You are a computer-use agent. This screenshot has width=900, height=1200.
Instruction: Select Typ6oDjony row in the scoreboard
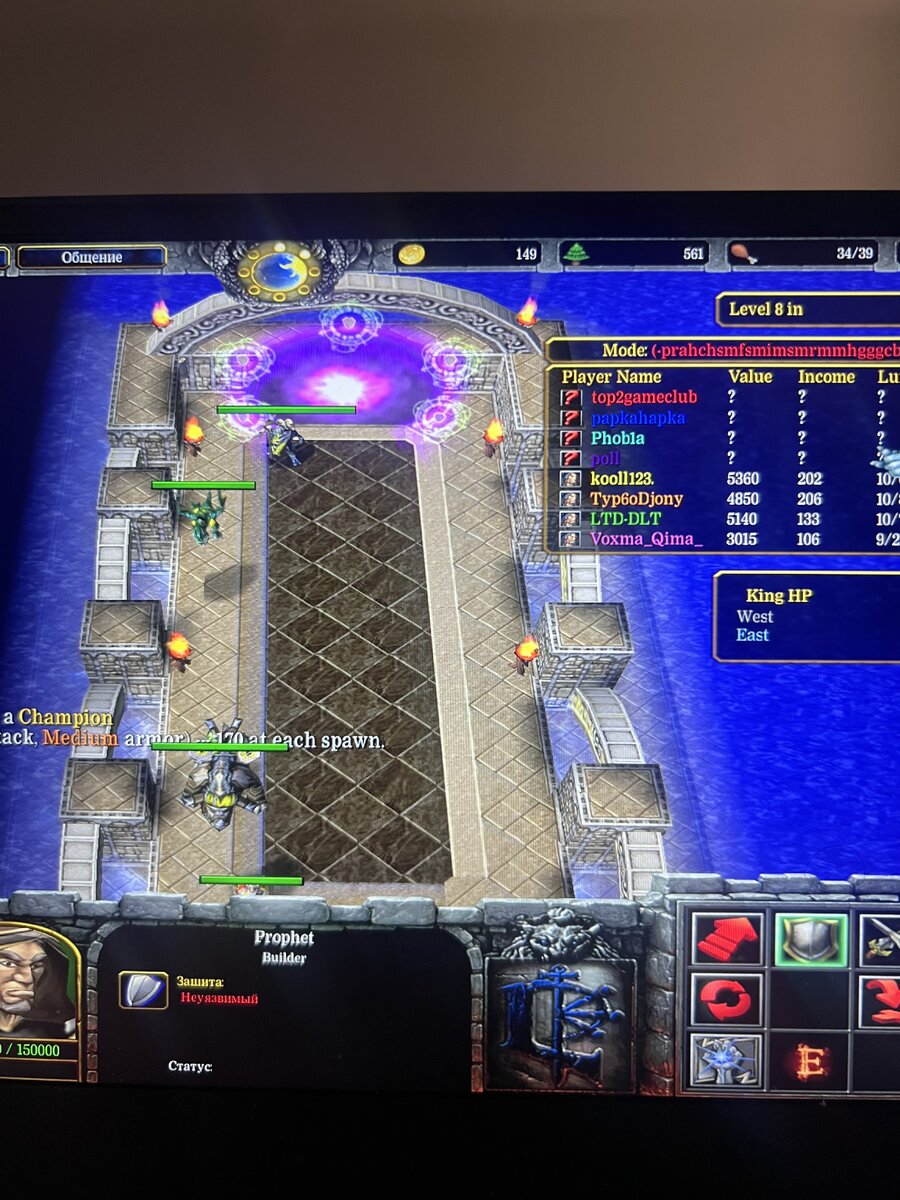pos(636,499)
